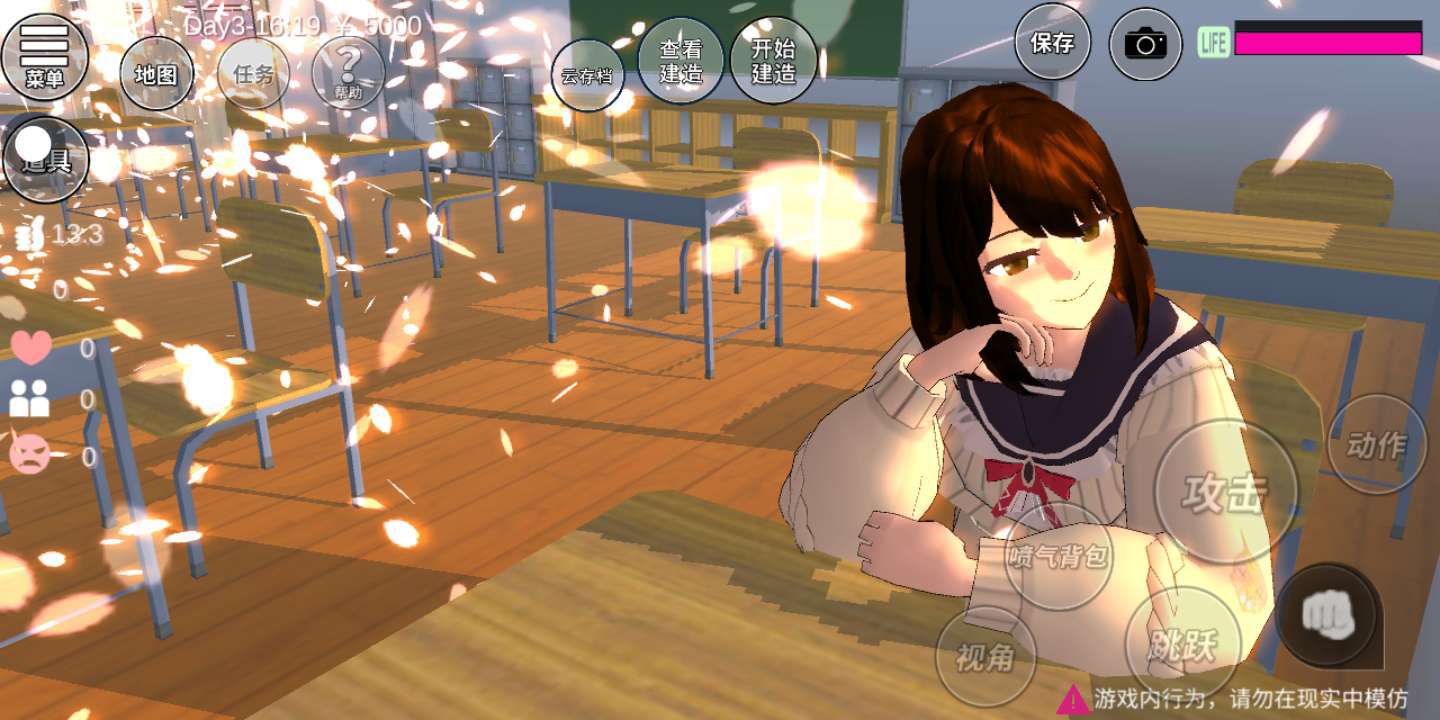Tap the 云存档 cloud save button

587,75
